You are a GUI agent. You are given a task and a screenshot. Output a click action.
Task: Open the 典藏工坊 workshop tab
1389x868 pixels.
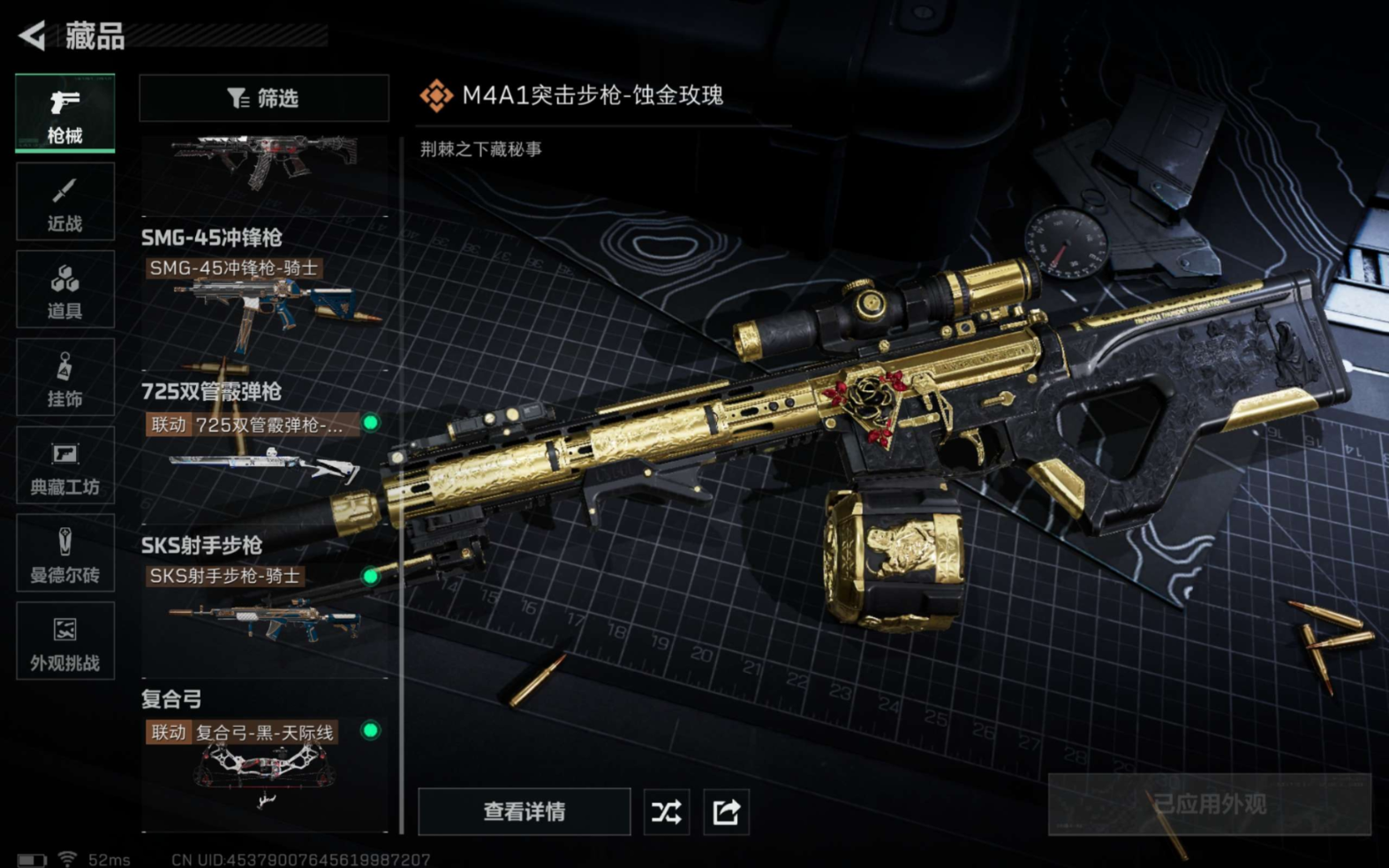(64, 465)
